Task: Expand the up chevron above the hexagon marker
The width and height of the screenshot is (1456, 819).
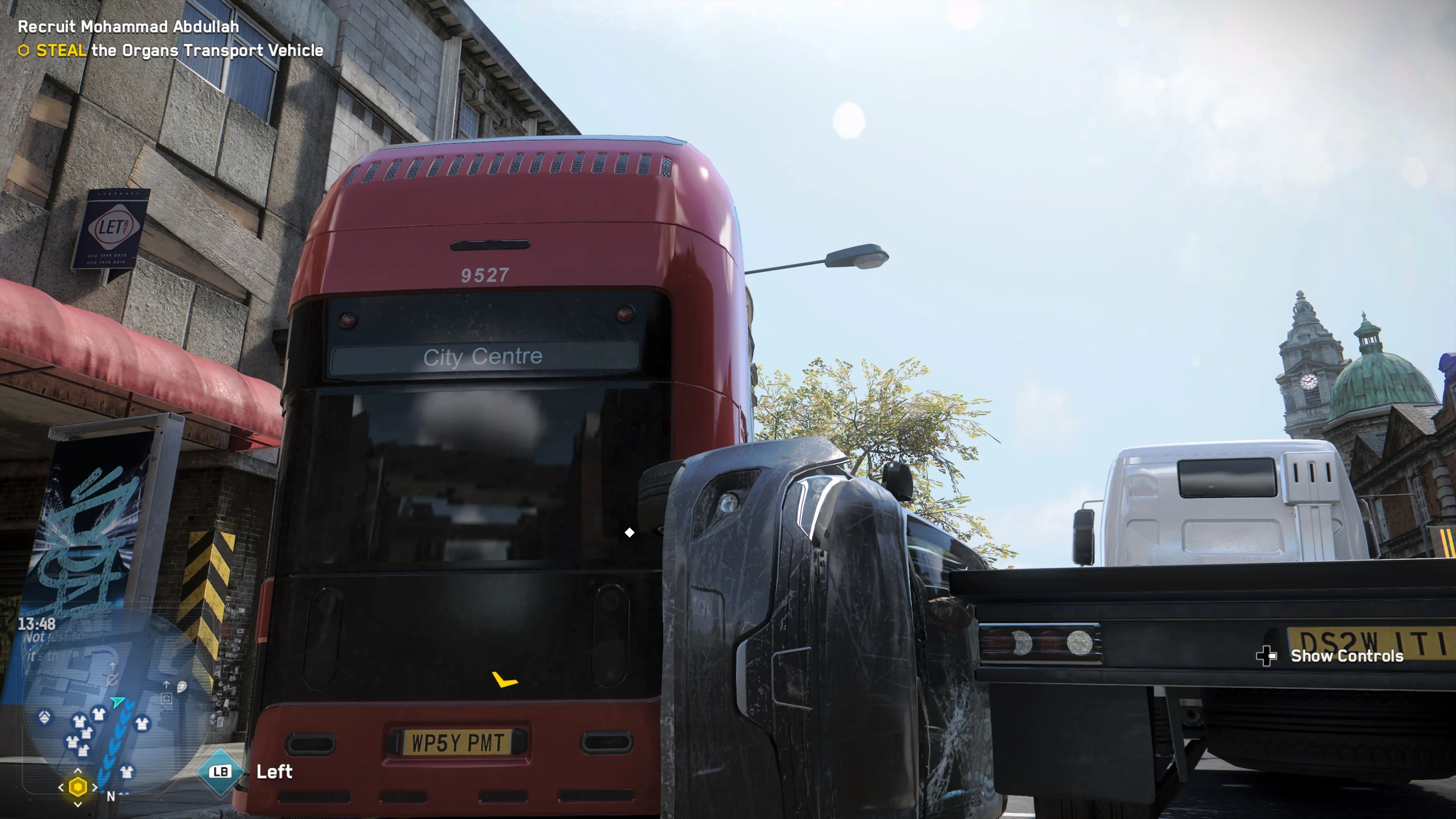Action: (x=78, y=770)
